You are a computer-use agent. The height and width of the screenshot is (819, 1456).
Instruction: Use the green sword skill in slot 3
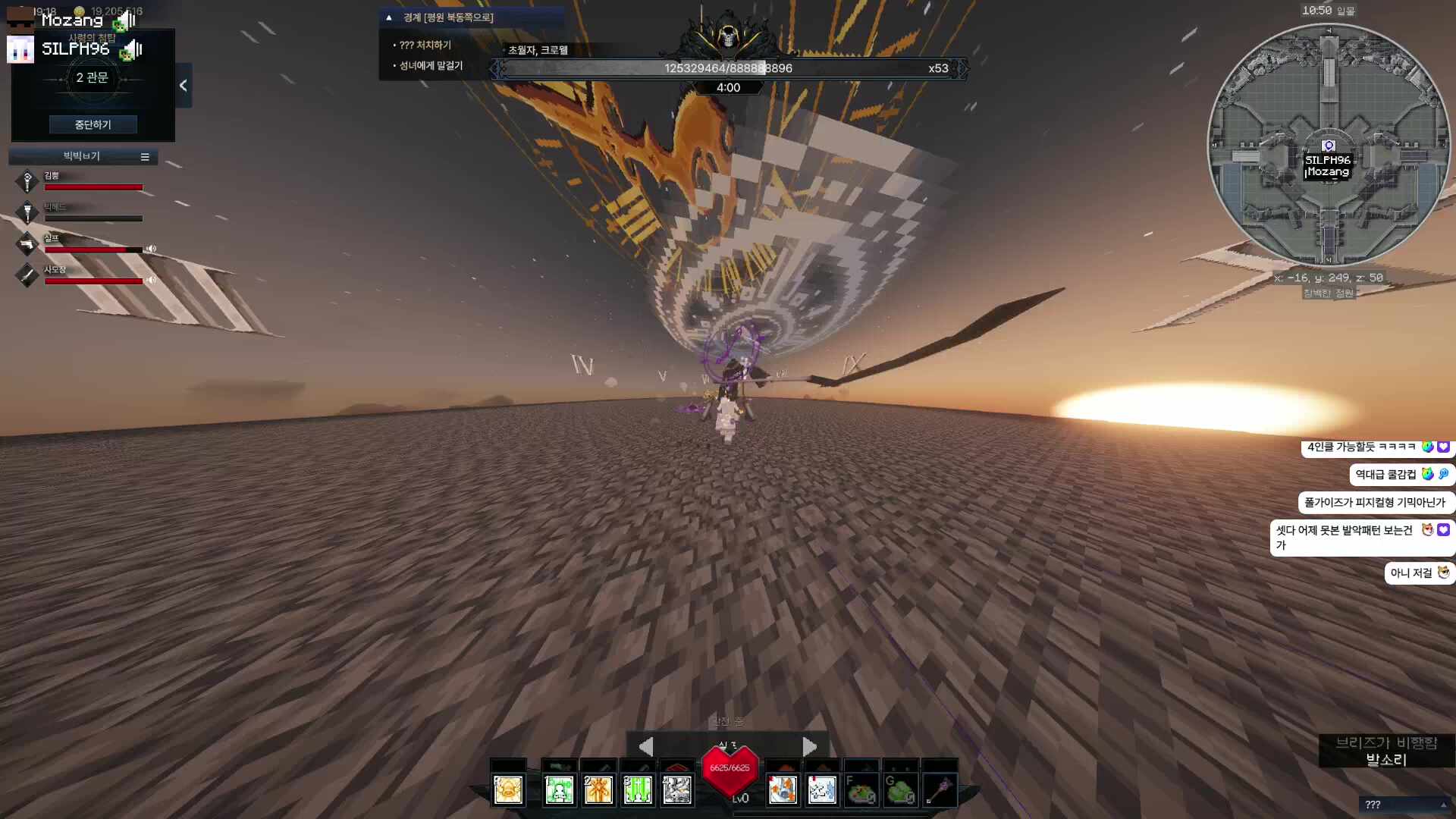coord(637,789)
